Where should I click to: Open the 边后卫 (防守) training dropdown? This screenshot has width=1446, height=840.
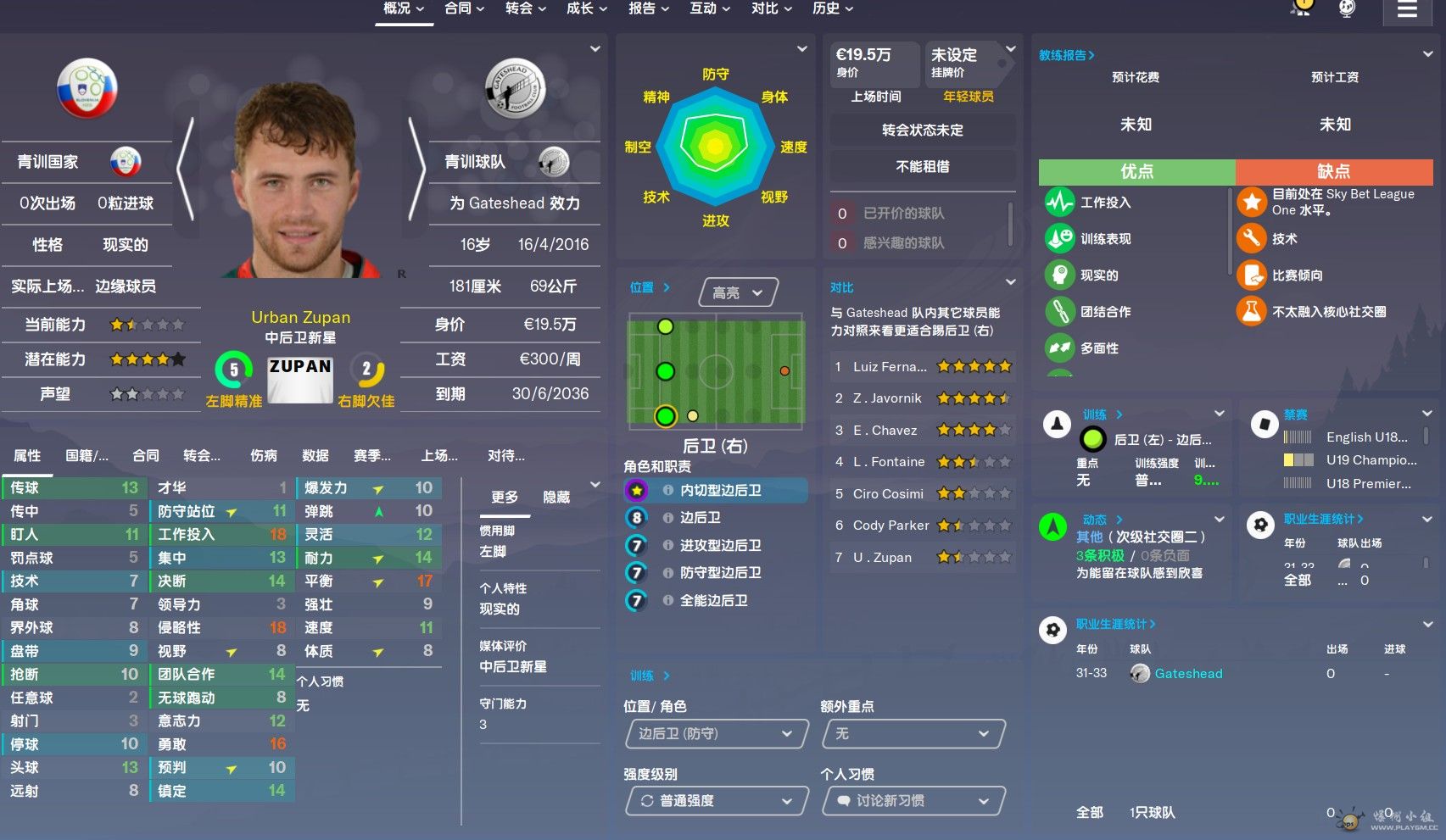point(716,734)
